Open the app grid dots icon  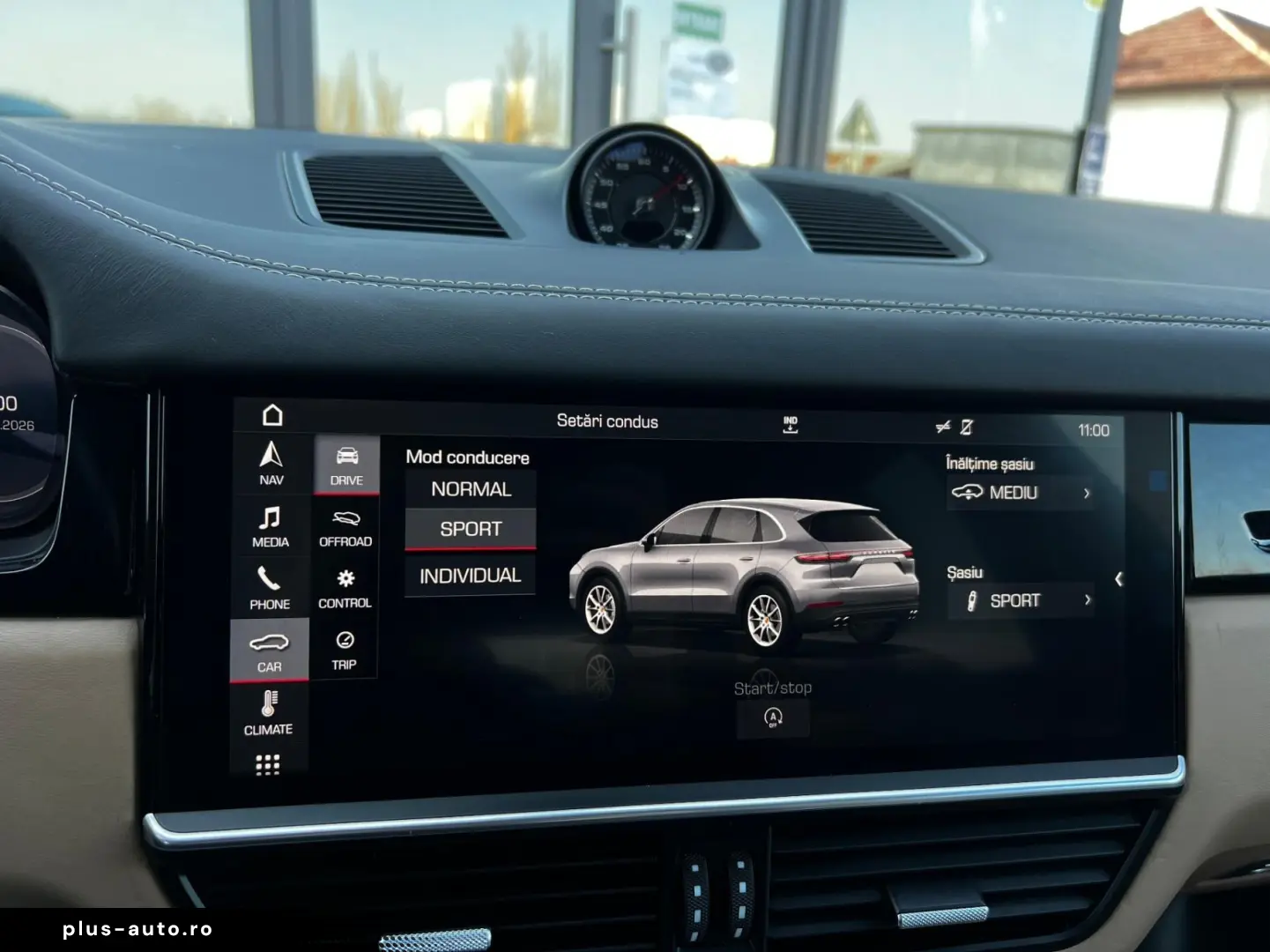coord(270,765)
